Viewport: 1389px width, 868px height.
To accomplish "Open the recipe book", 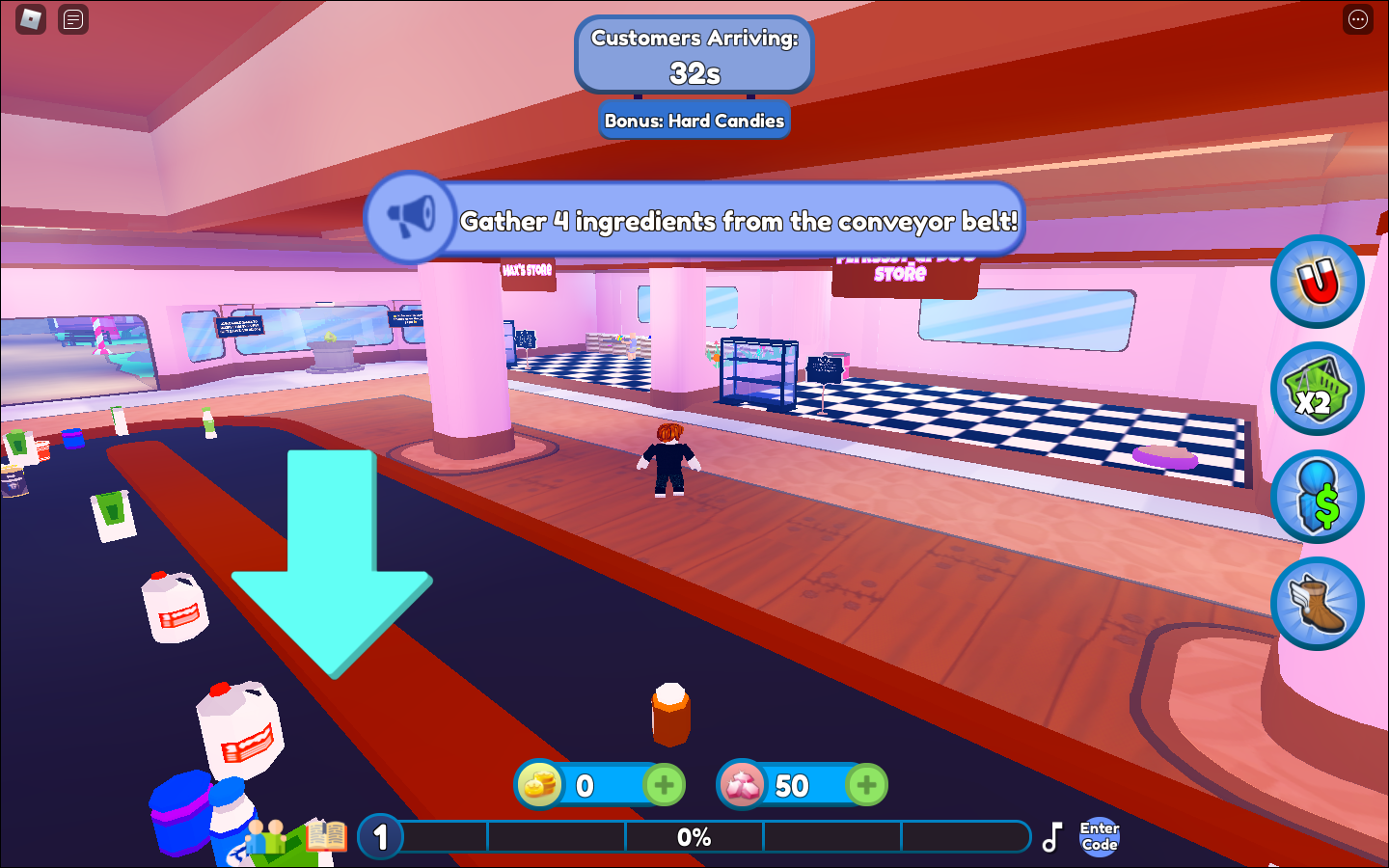I will click(x=326, y=835).
